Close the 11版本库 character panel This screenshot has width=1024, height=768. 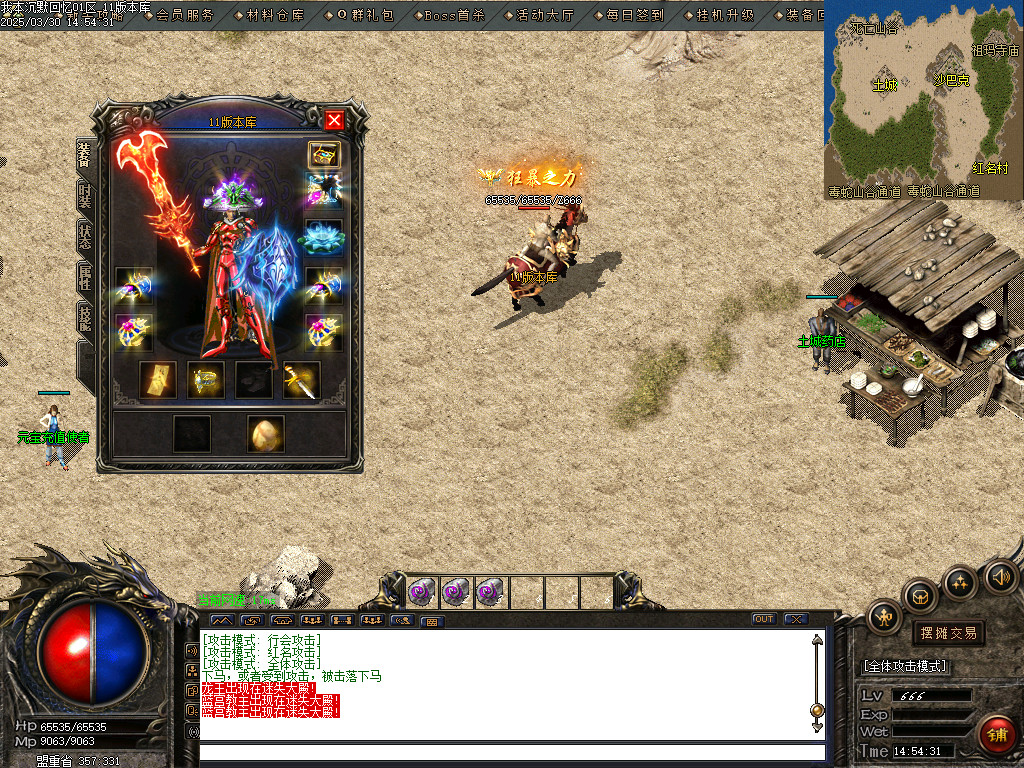pos(334,120)
